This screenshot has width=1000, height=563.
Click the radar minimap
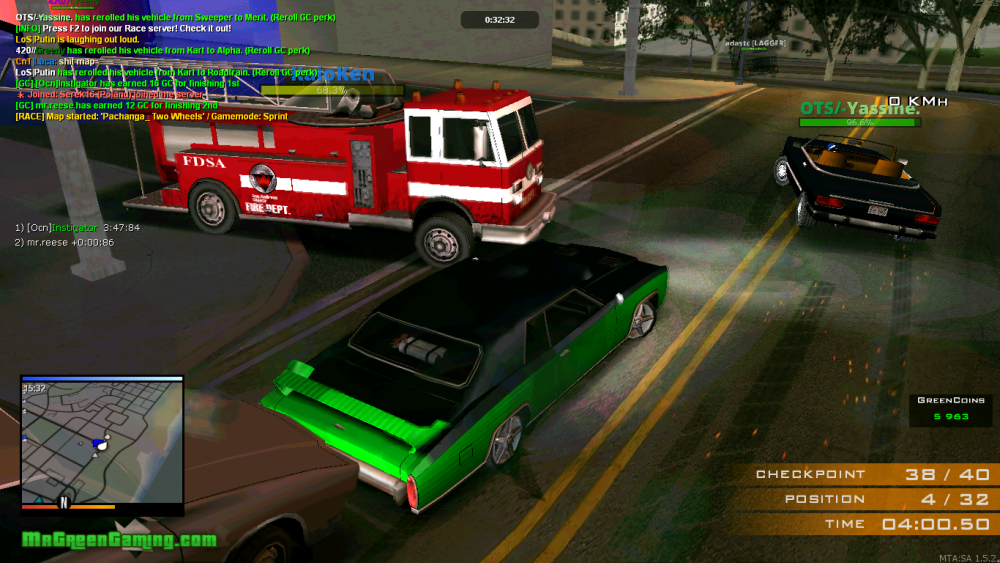[x=102, y=441]
